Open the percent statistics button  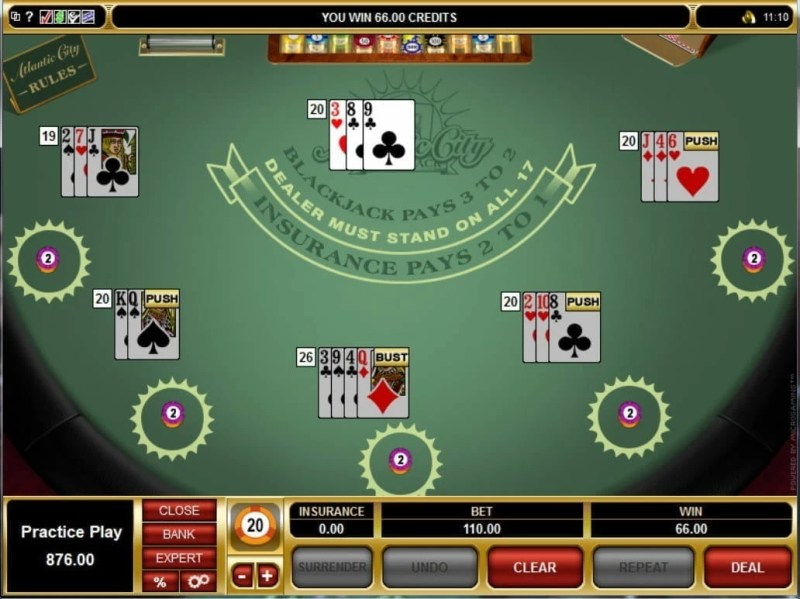coord(159,581)
